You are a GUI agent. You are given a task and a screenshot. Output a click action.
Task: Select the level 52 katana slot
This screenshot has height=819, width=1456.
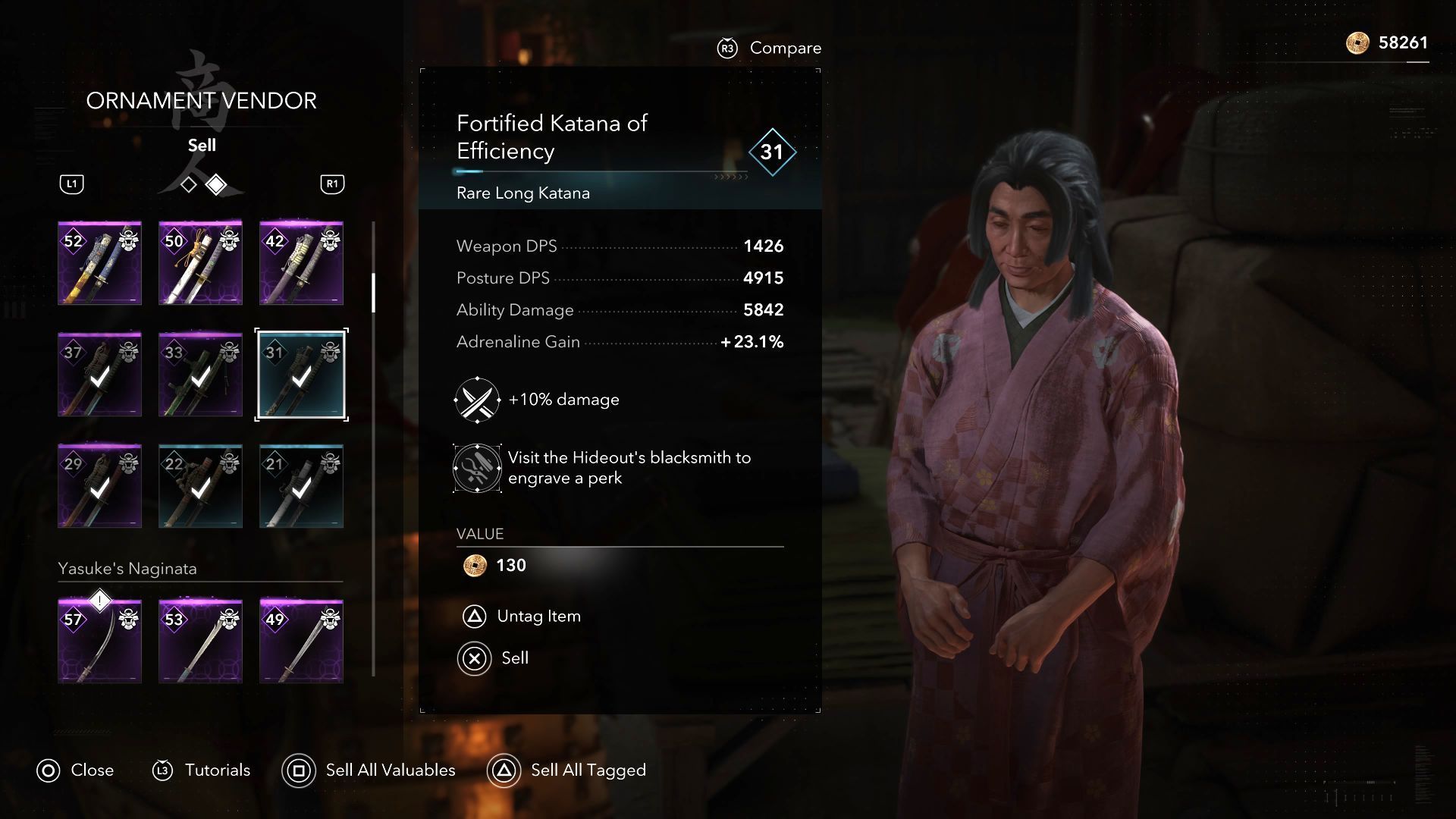tap(99, 263)
